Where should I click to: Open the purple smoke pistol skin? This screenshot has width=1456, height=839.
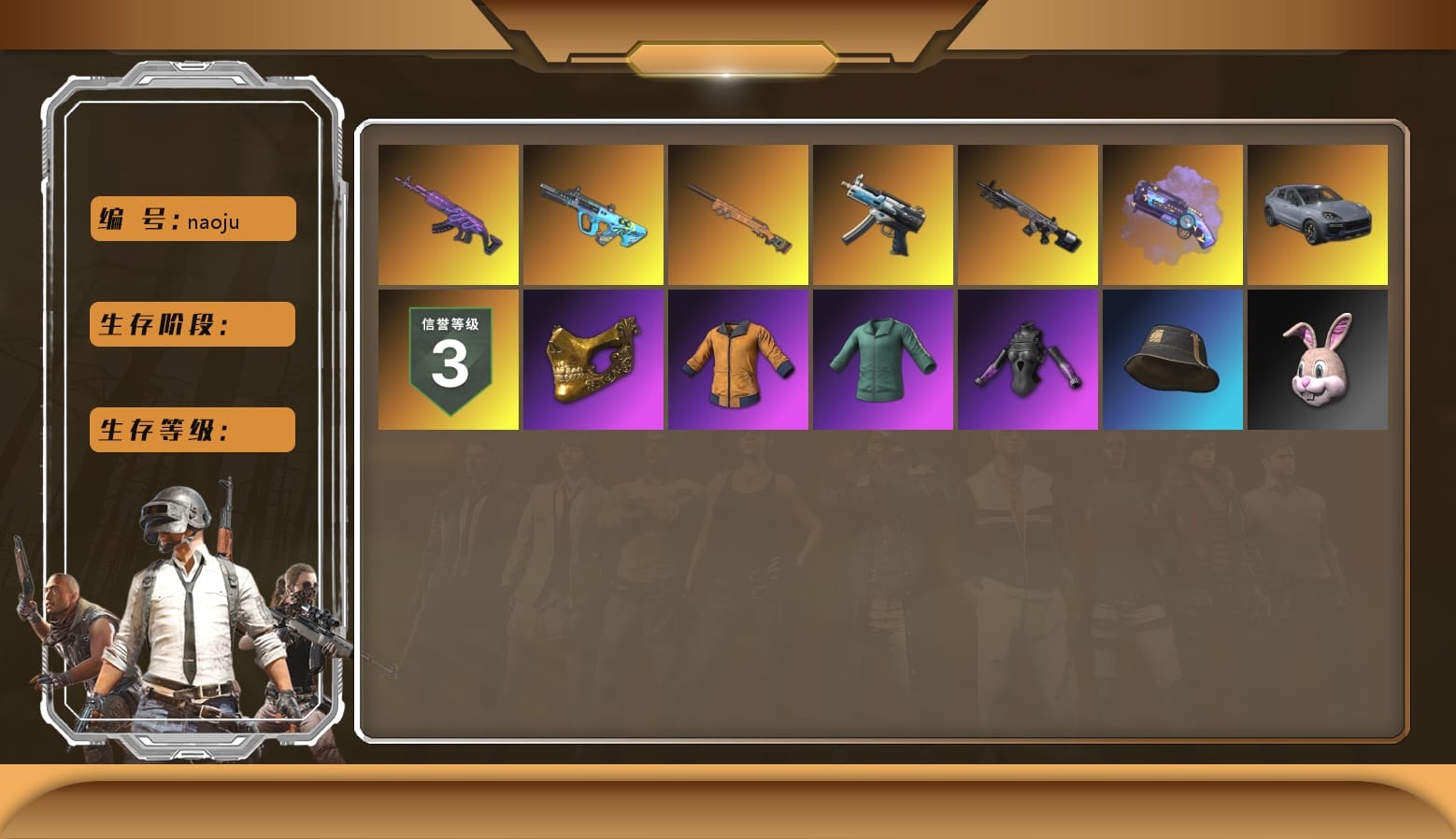[1173, 214]
